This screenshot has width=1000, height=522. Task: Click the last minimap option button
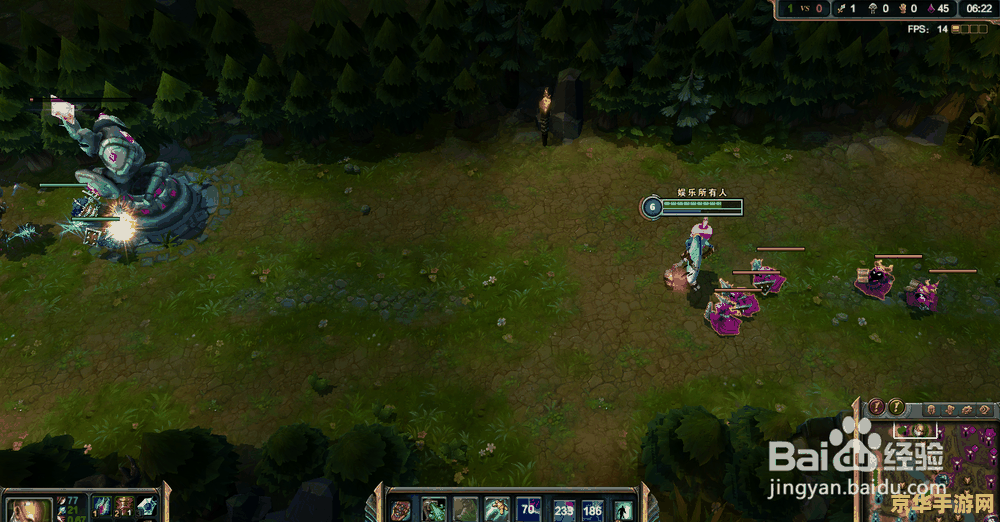click(985, 409)
